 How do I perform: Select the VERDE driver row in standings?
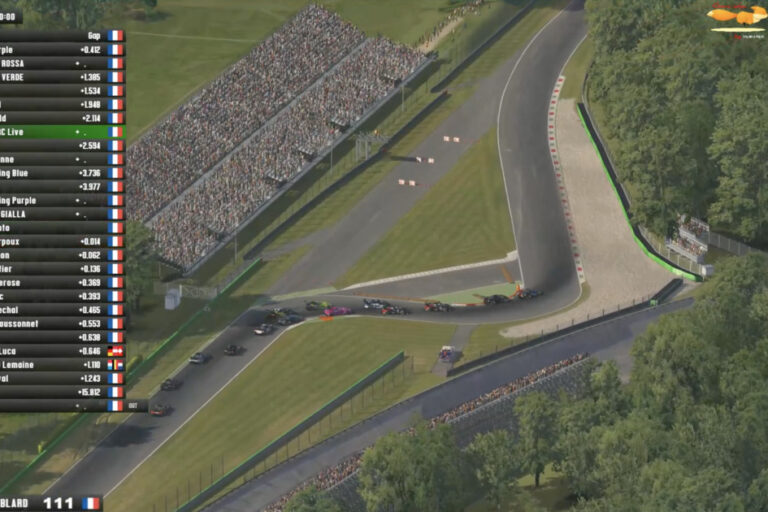(60, 77)
